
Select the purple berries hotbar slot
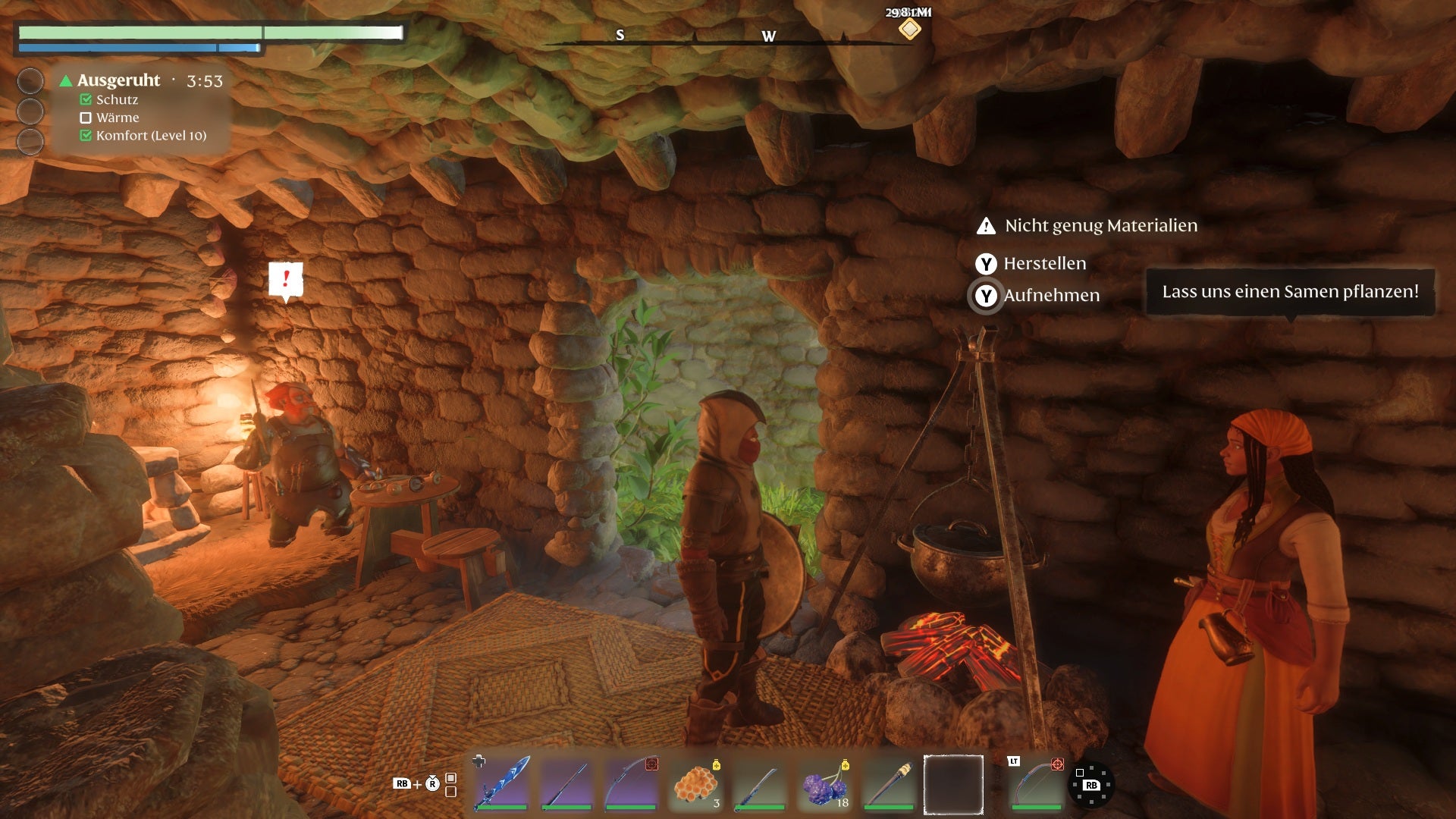[825, 783]
